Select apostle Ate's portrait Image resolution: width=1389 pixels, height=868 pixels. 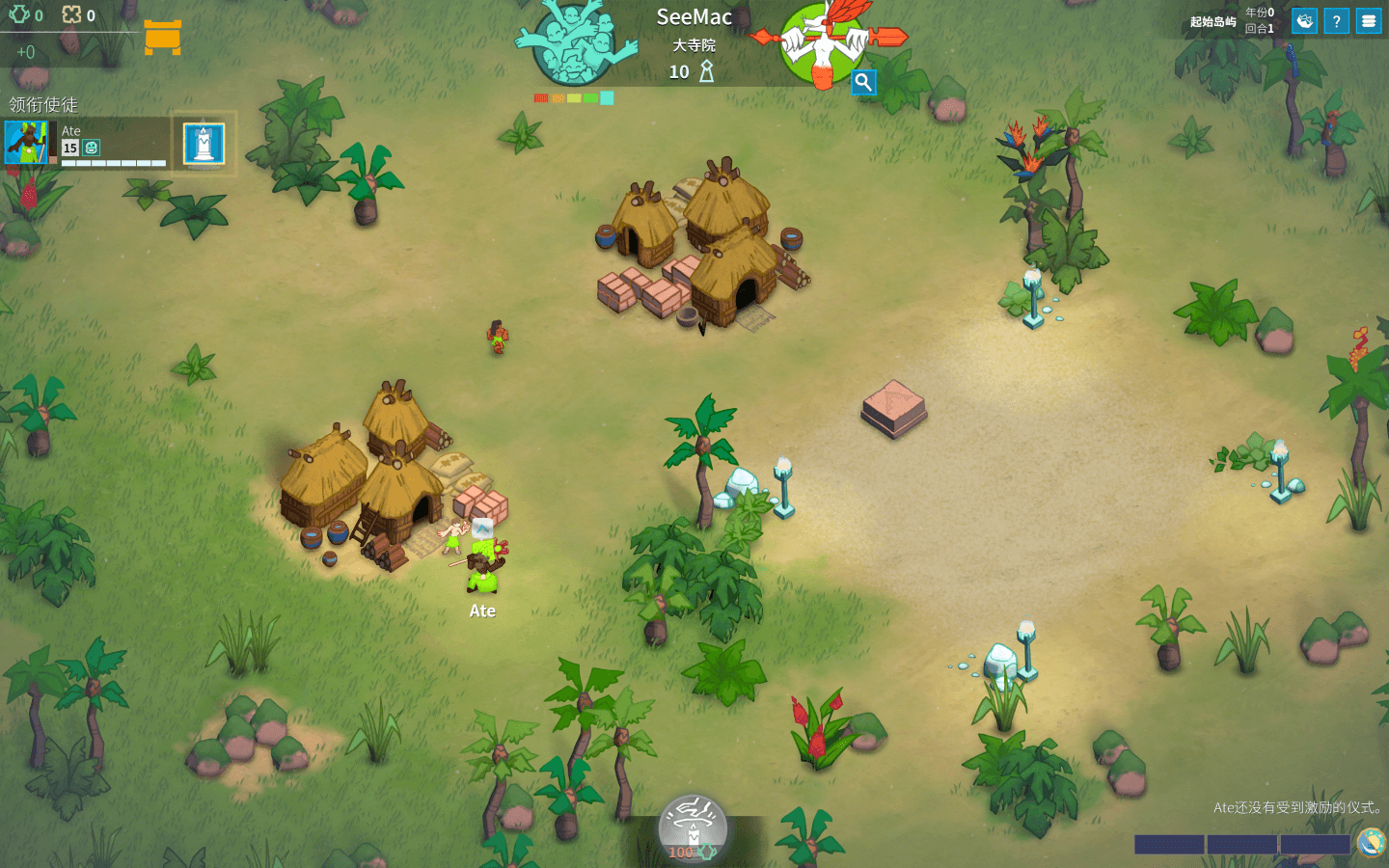(x=26, y=142)
